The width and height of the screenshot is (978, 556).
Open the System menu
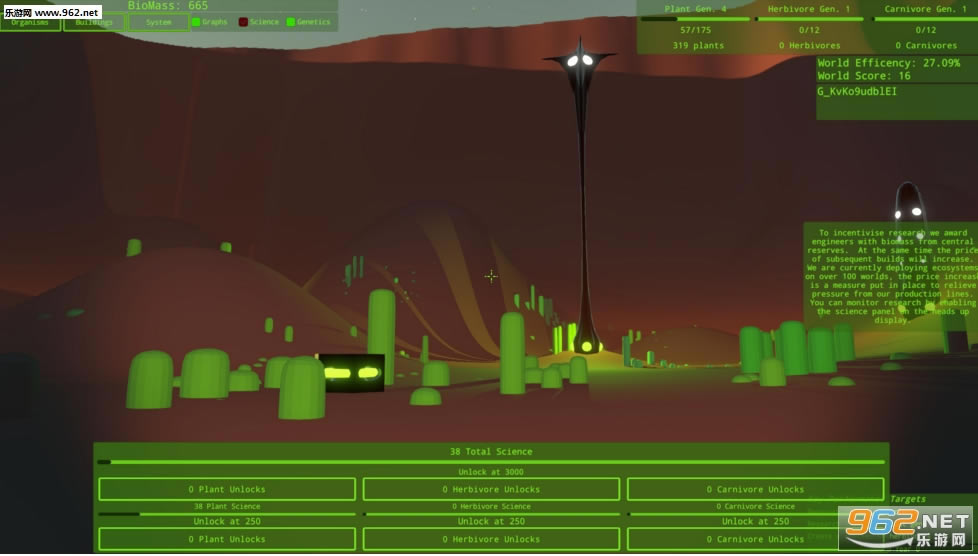[158, 22]
